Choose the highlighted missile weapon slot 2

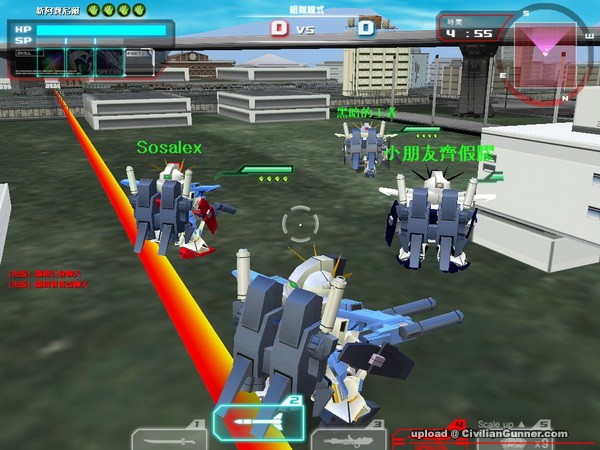click(x=258, y=423)
